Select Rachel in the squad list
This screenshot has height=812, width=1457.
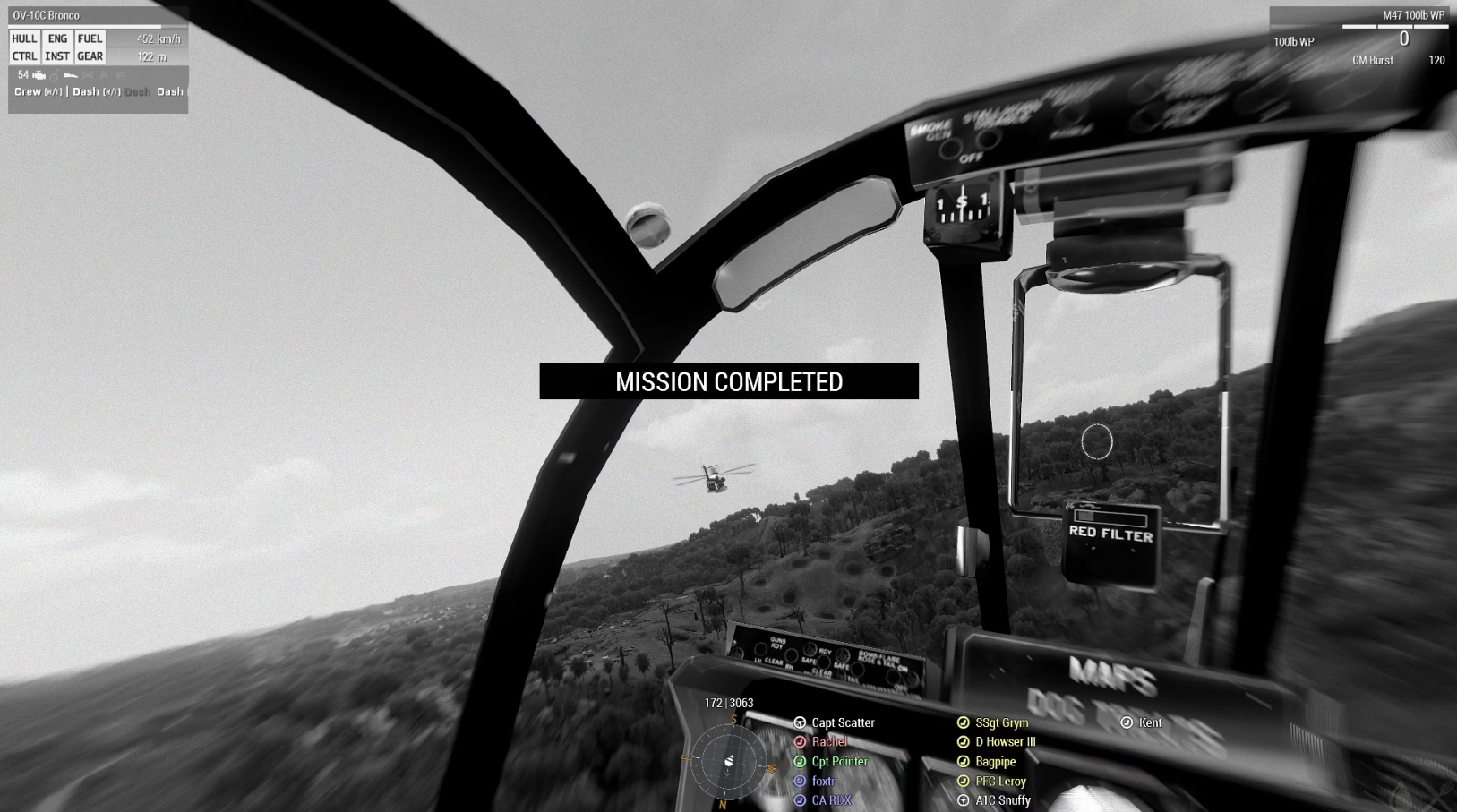(x=828, y=742)
